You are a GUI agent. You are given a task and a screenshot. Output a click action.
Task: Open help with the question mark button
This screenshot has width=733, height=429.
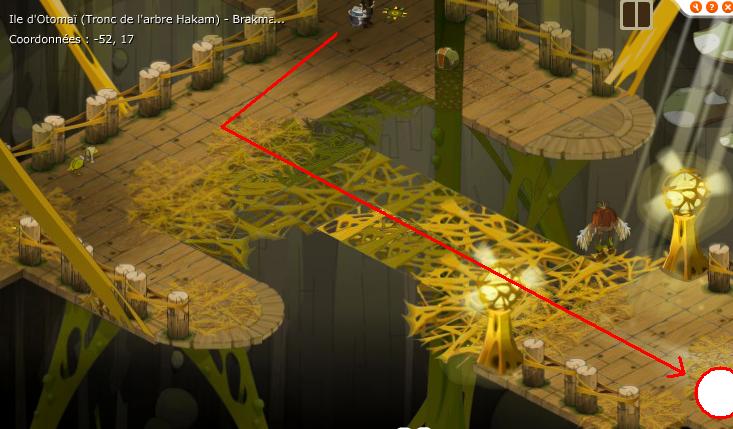(710, 7)
